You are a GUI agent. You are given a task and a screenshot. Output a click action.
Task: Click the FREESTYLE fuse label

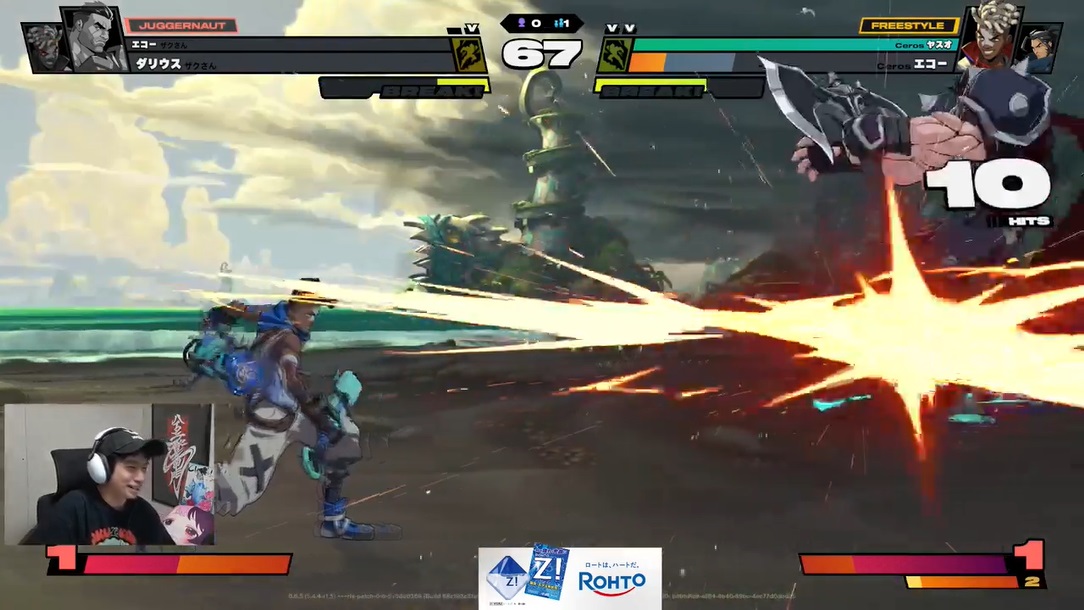coord(908,25)
